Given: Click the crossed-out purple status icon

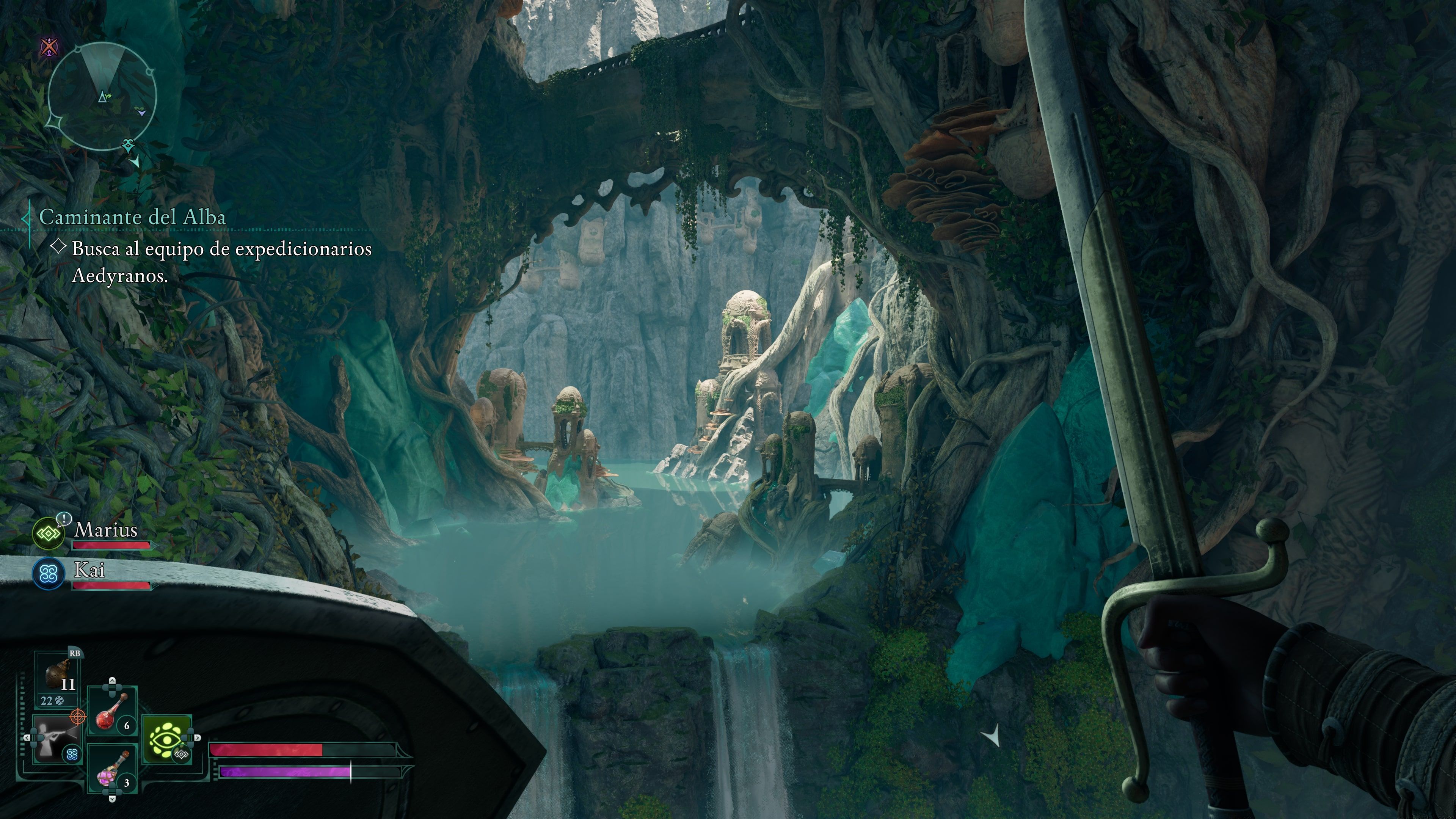Looking at the screenshot, I should (x=50, y=46).
